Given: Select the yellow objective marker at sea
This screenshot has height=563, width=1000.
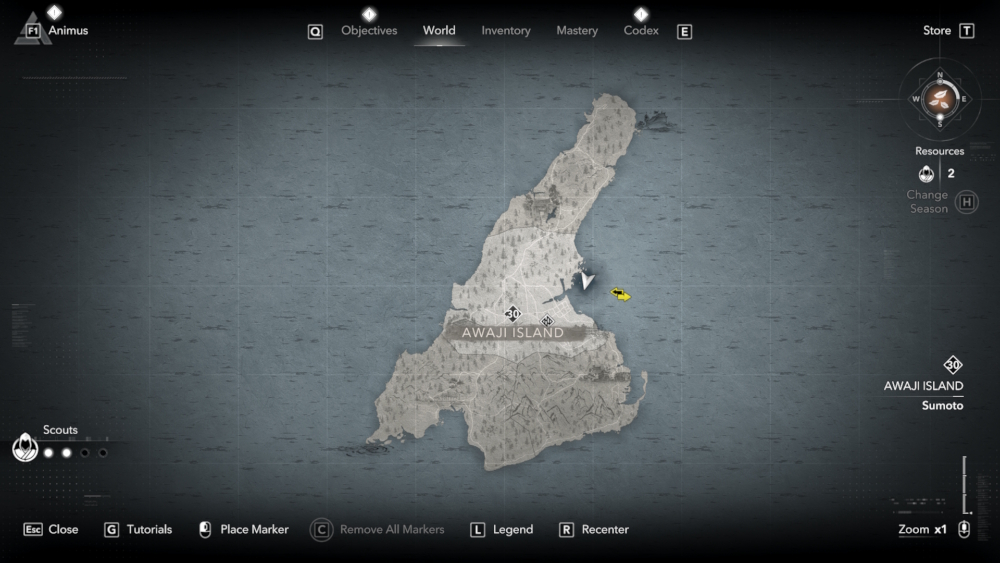Looking at the screenshot, I should (621, 294).
